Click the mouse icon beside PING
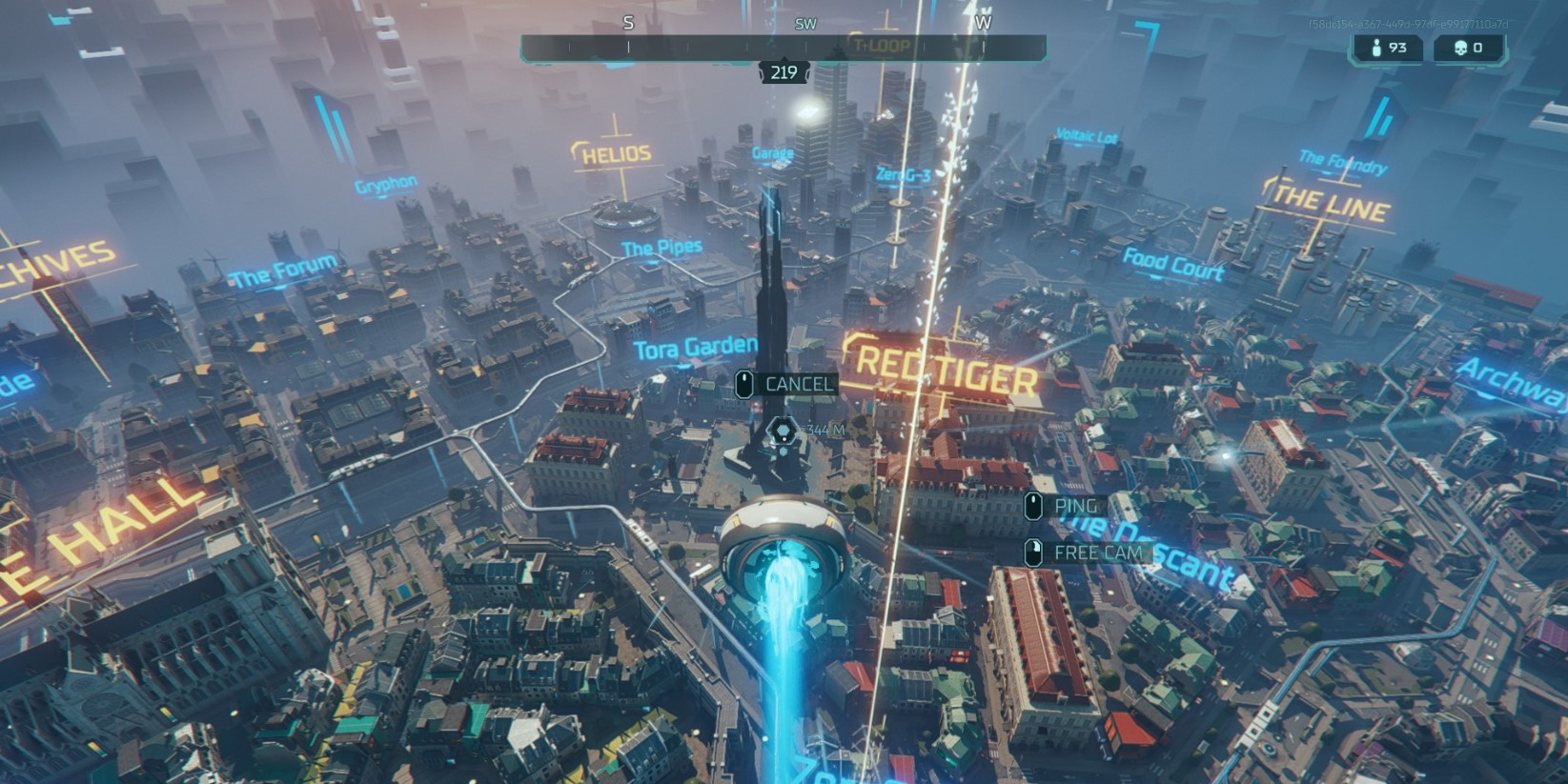The image size is (1568, 784). click(x=1033, y=506)
